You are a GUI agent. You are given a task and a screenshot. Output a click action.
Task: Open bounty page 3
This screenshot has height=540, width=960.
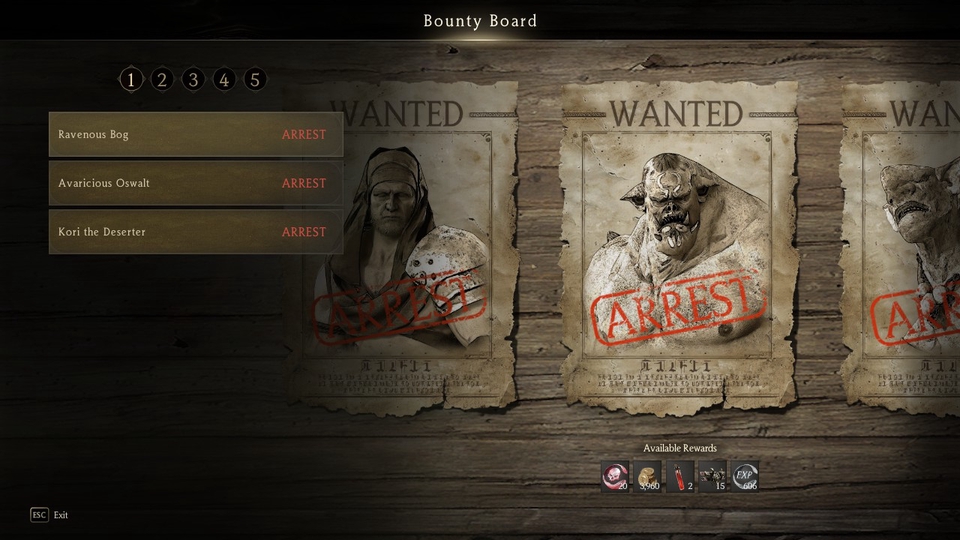(x=193, y=80)
